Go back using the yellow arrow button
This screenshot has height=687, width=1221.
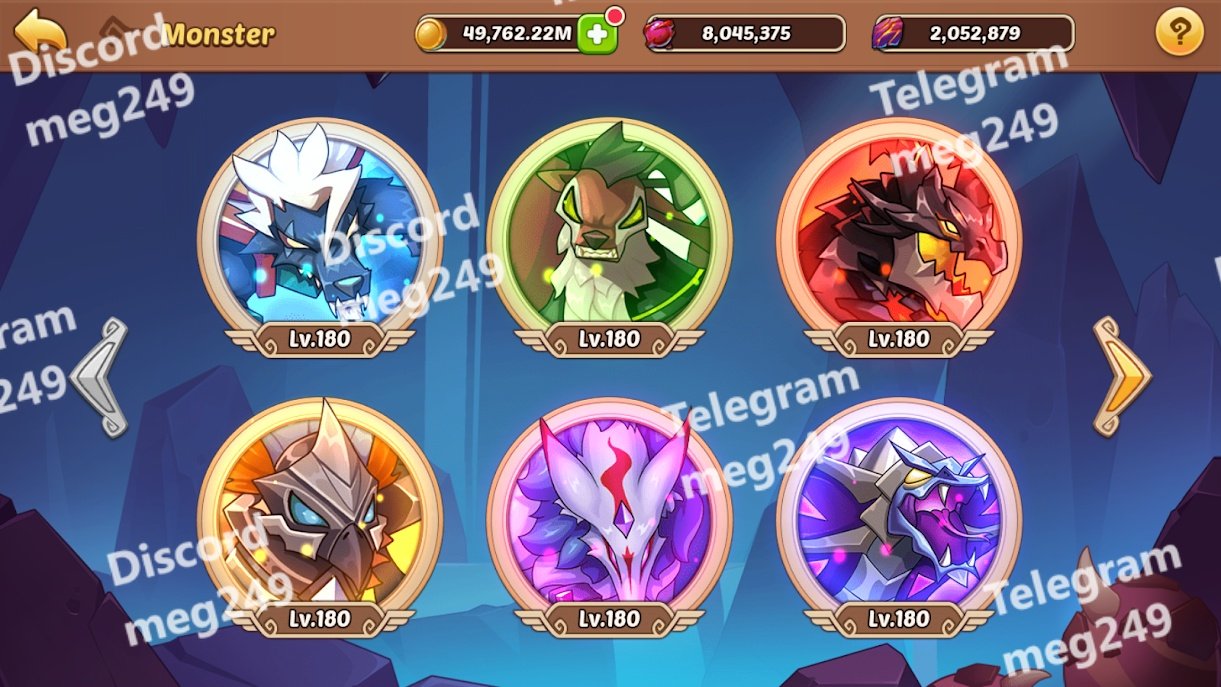[40, 31]
